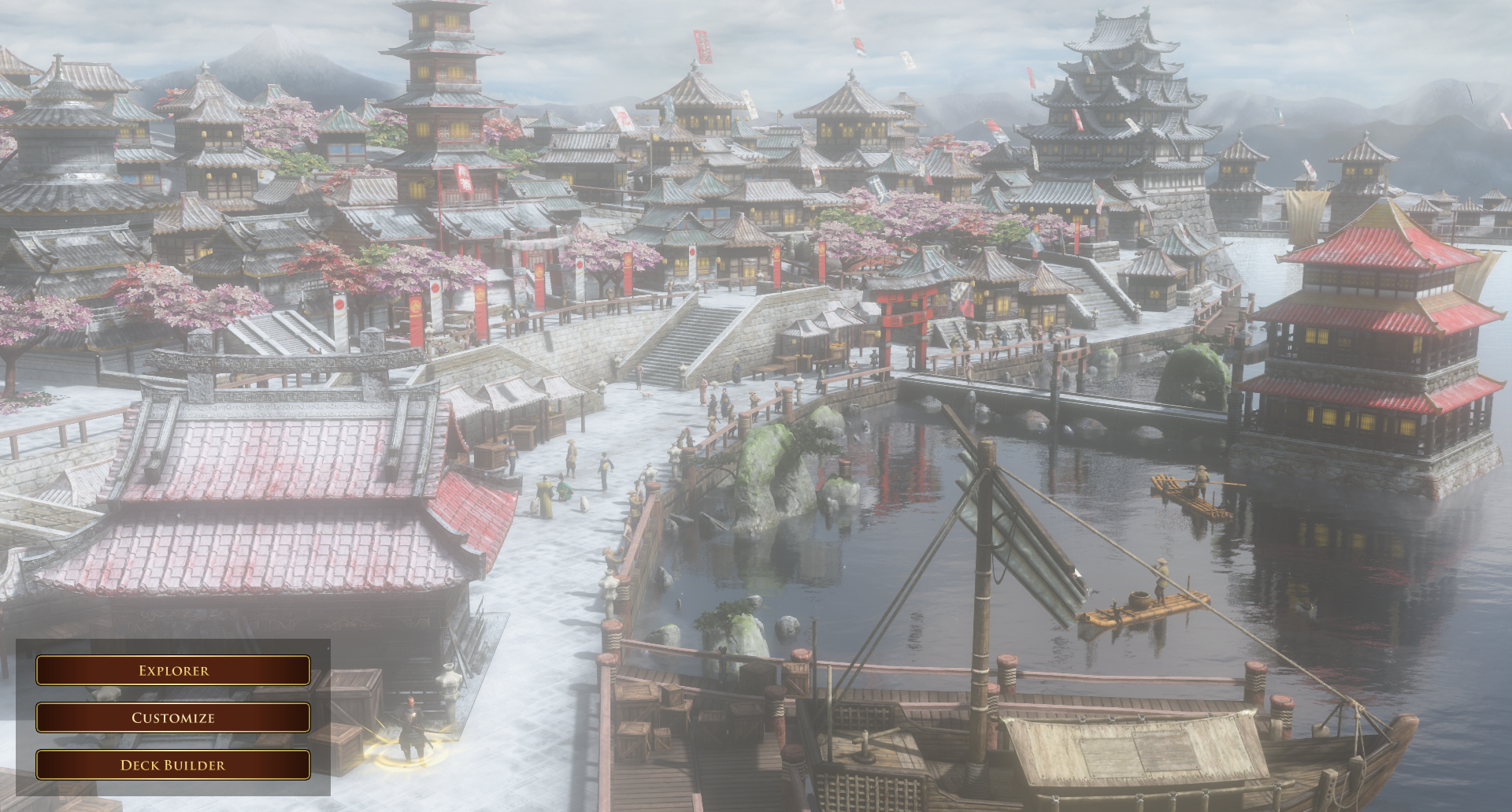Viewport: 1512px width, 812px height.
Task: Open the Explorer menu
Action: [173, 670]
